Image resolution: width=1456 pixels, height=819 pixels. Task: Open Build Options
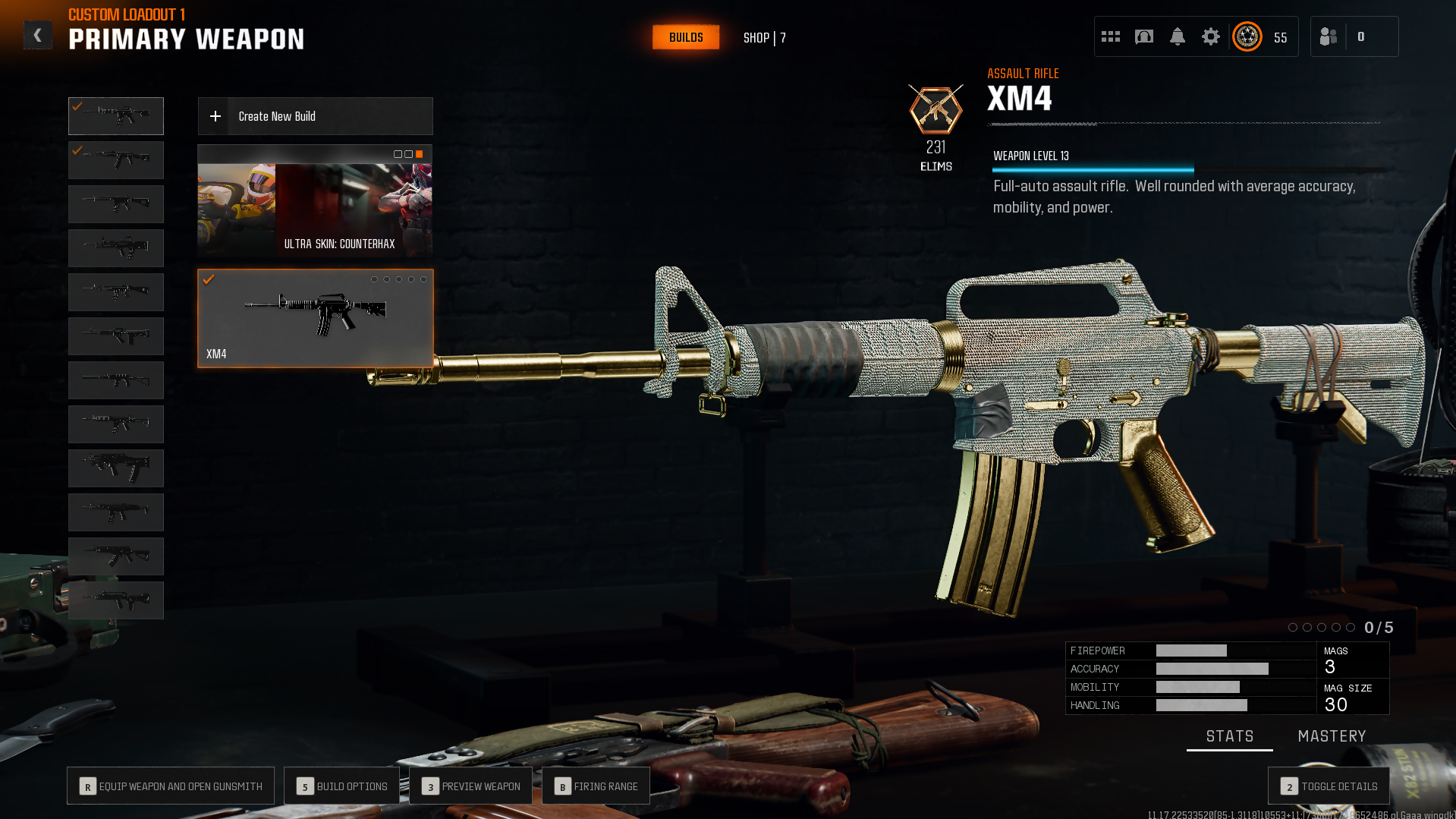(341, 786)
